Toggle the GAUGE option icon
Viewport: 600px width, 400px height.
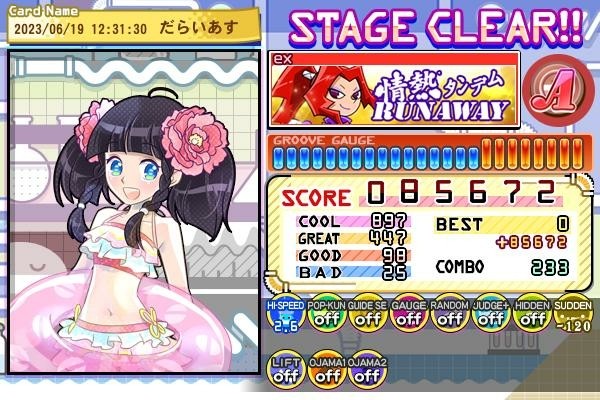click(408, 316)
